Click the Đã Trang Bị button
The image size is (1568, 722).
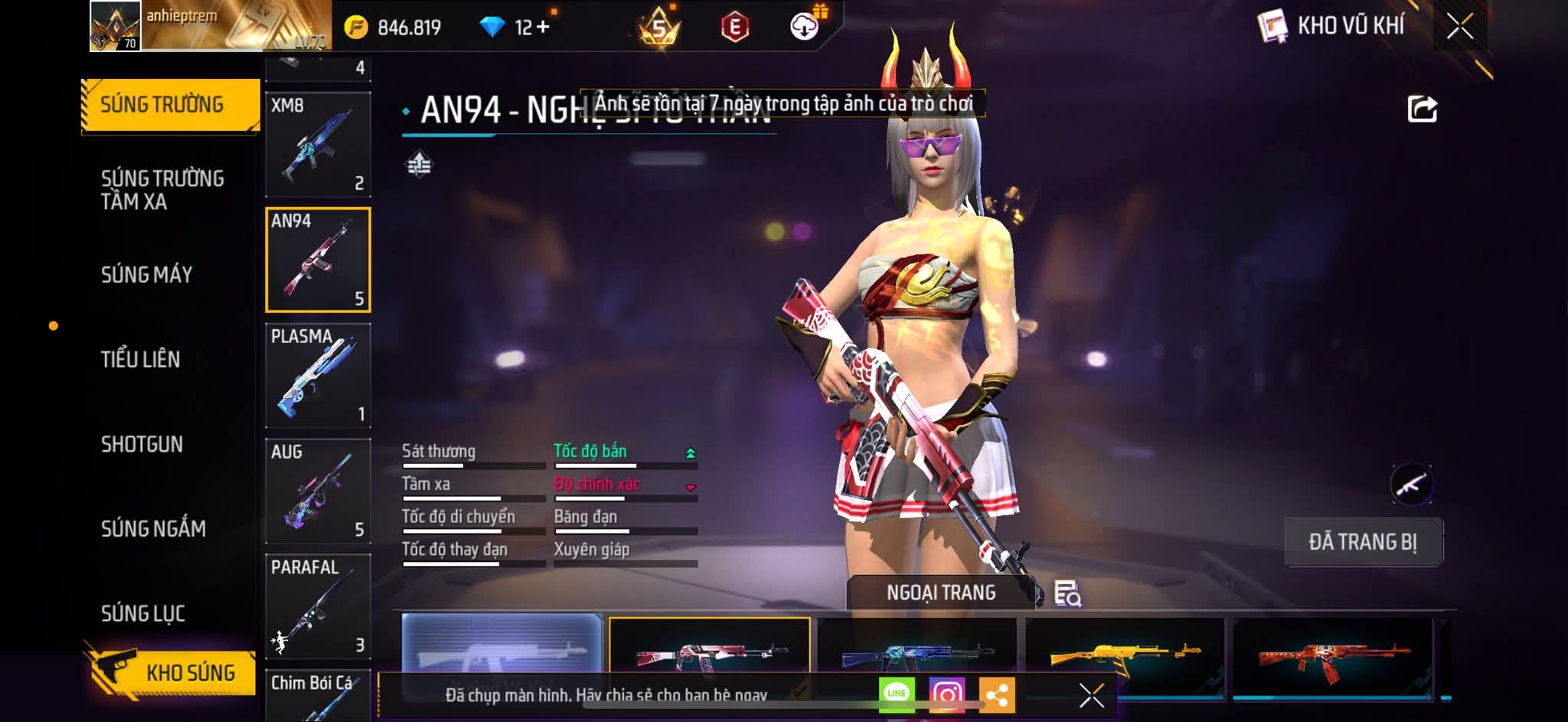(1363, 542)
